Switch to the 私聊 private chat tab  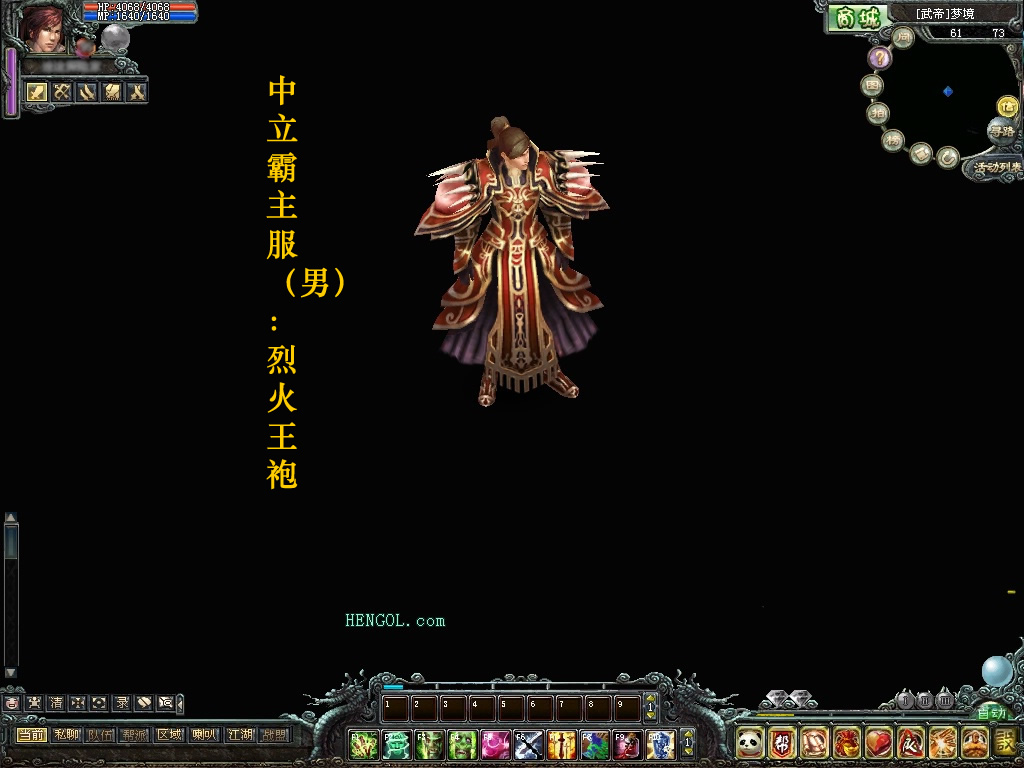coord(67,735)
